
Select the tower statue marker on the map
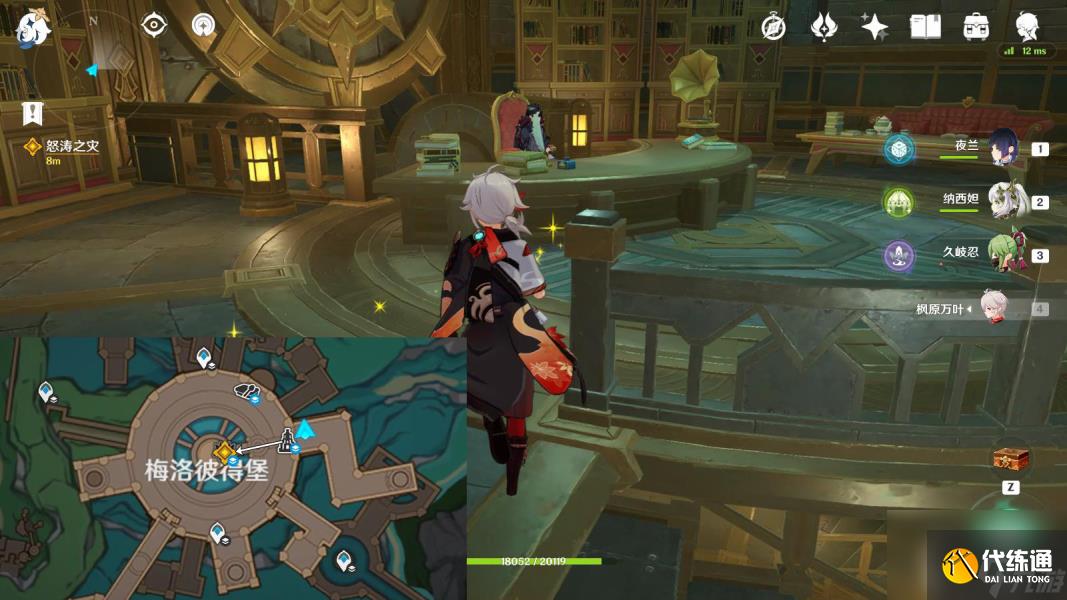pos(286,439)
